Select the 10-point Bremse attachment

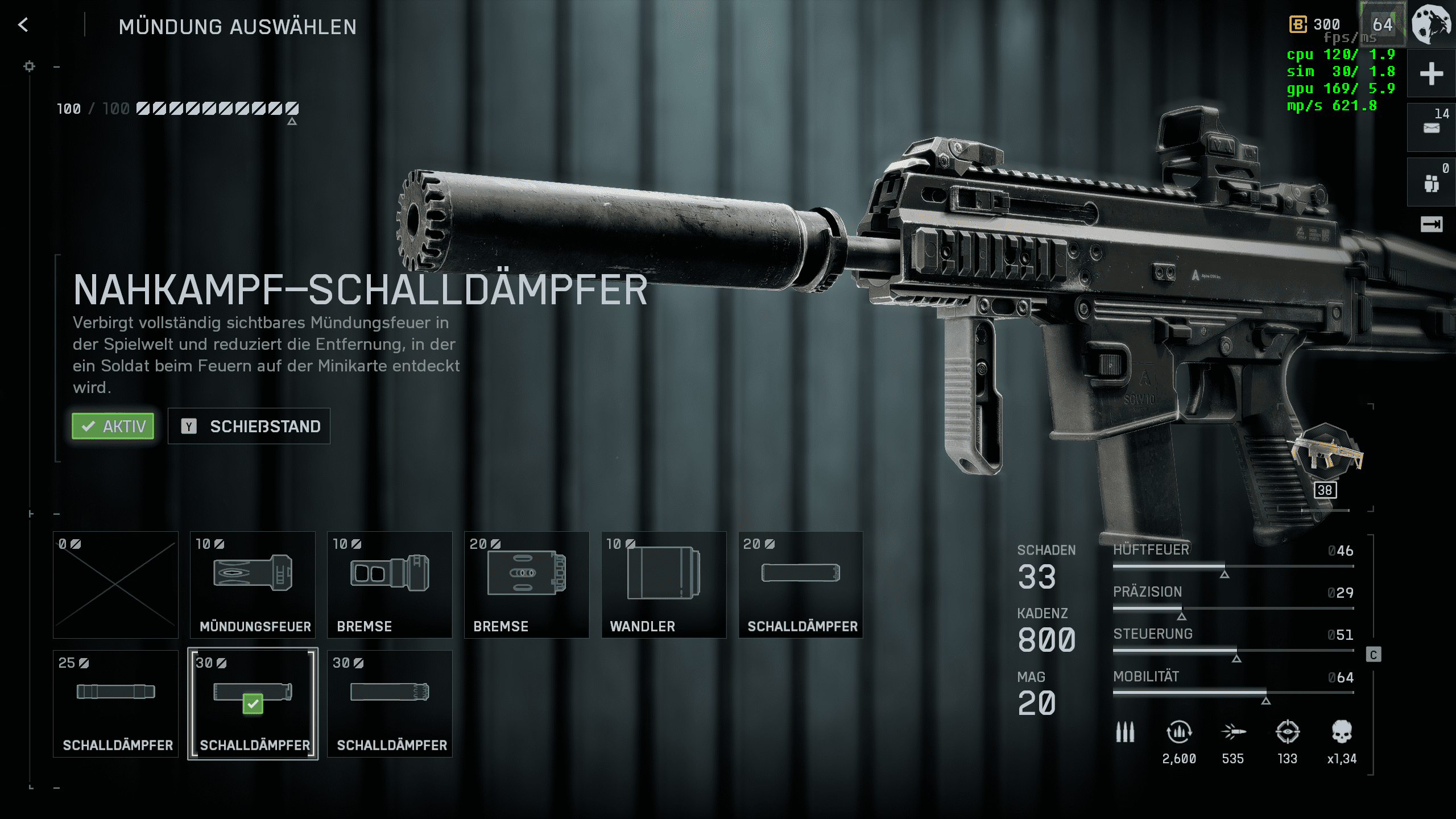(x=390, y=585)
